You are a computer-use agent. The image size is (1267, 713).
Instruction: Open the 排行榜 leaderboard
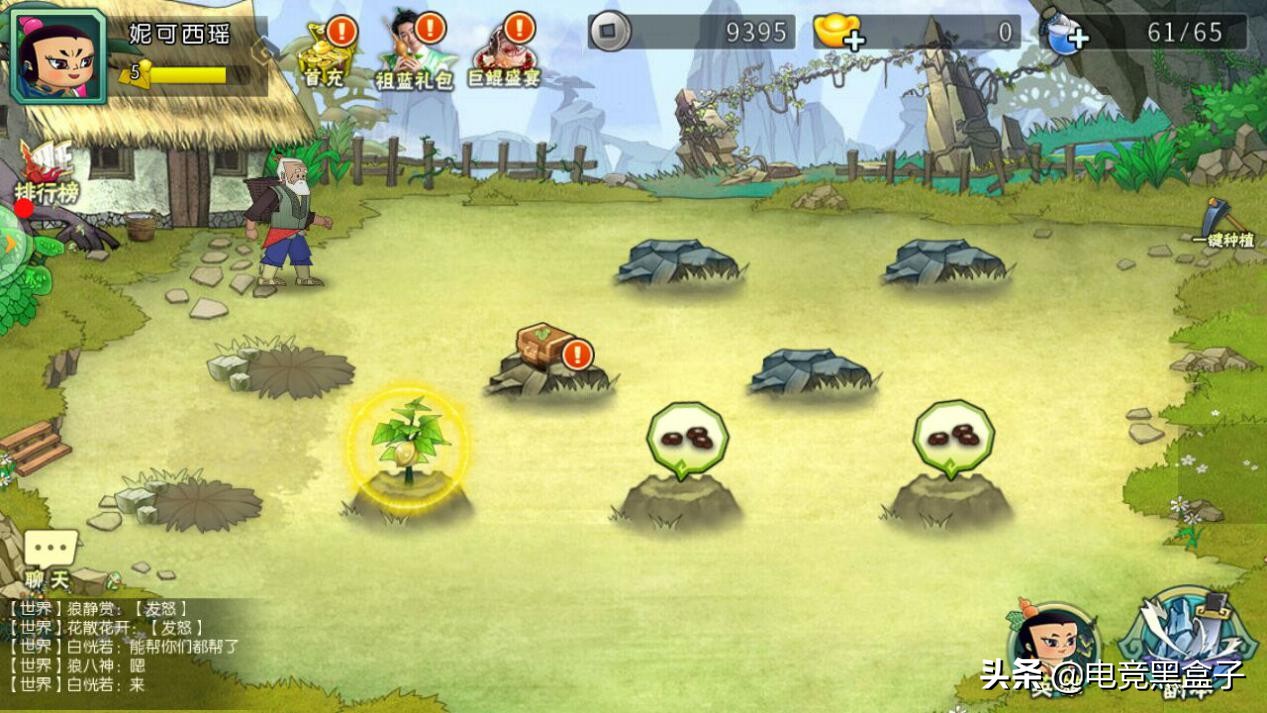point(46,174)
